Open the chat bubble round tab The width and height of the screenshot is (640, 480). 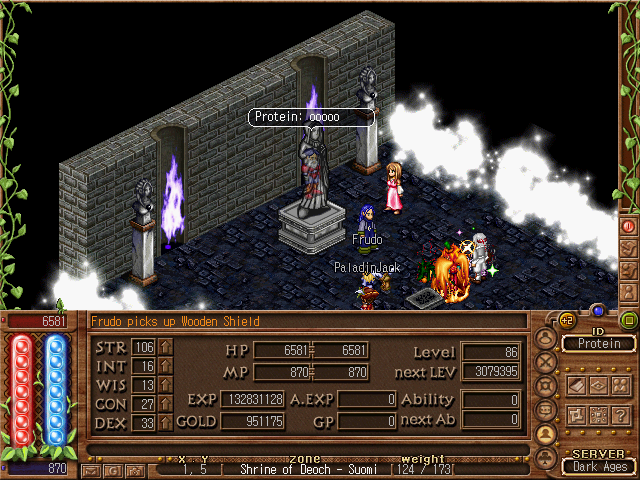click(x=545, y=410)
